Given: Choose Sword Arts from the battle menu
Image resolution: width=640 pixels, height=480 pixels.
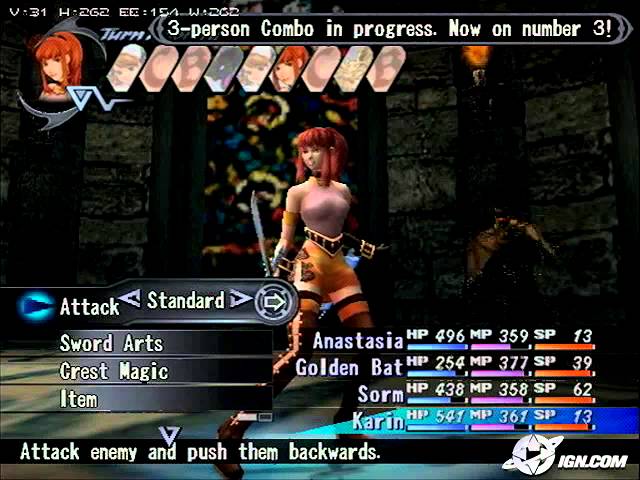Looking at the screenshot, I should click(x=111, y=343).
